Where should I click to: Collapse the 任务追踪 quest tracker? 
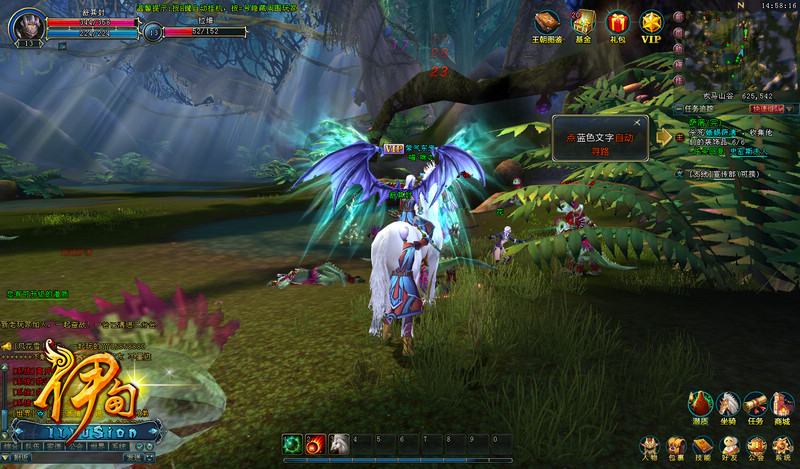[679, 108]
